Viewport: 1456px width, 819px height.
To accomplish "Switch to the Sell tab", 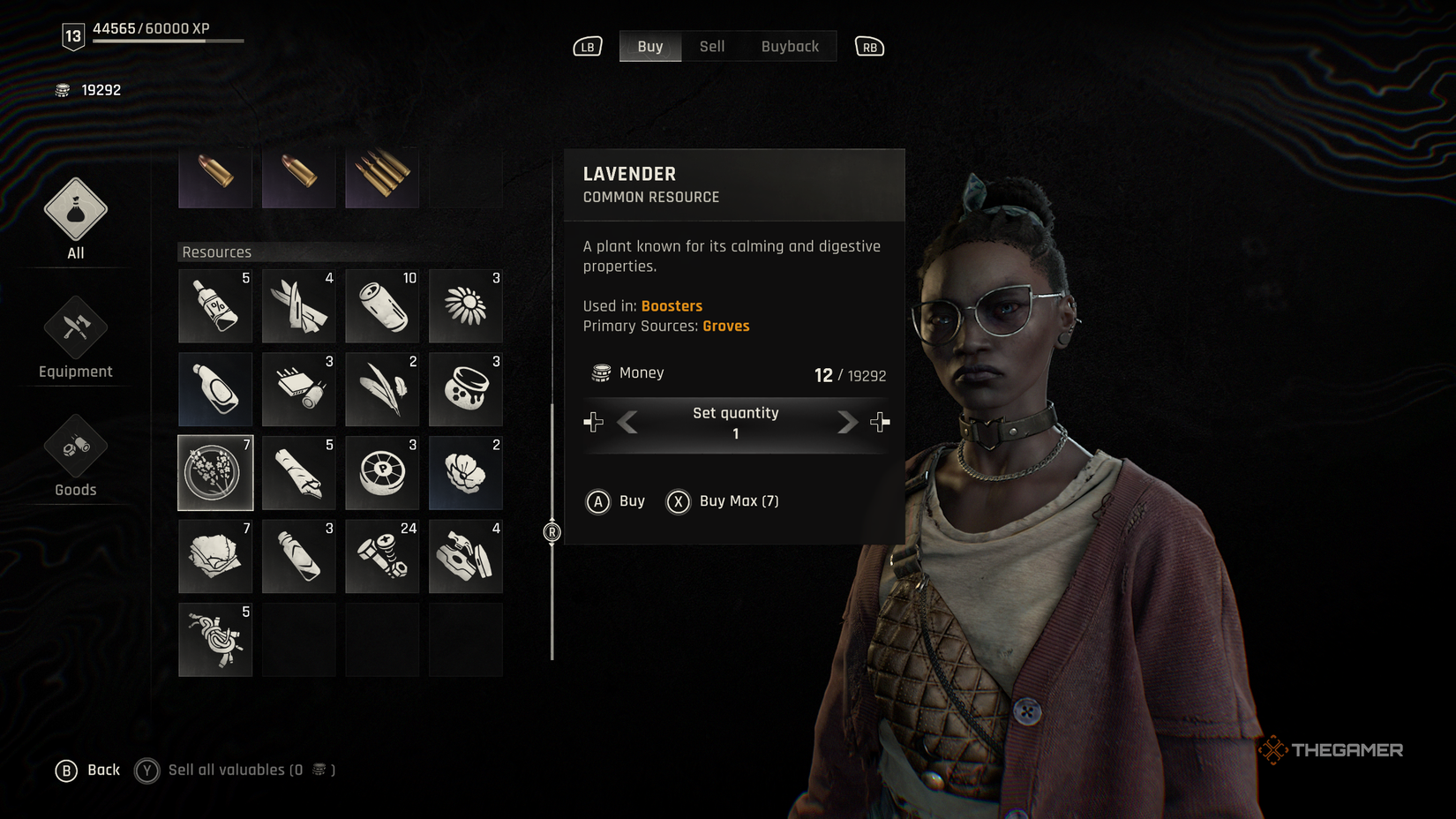I will [x=711, y=46].
